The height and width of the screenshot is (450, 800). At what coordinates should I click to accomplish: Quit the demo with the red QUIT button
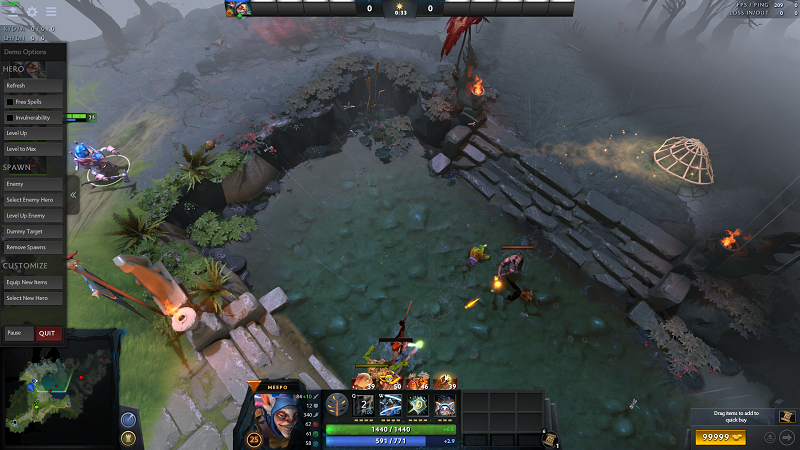coord(48,333)
